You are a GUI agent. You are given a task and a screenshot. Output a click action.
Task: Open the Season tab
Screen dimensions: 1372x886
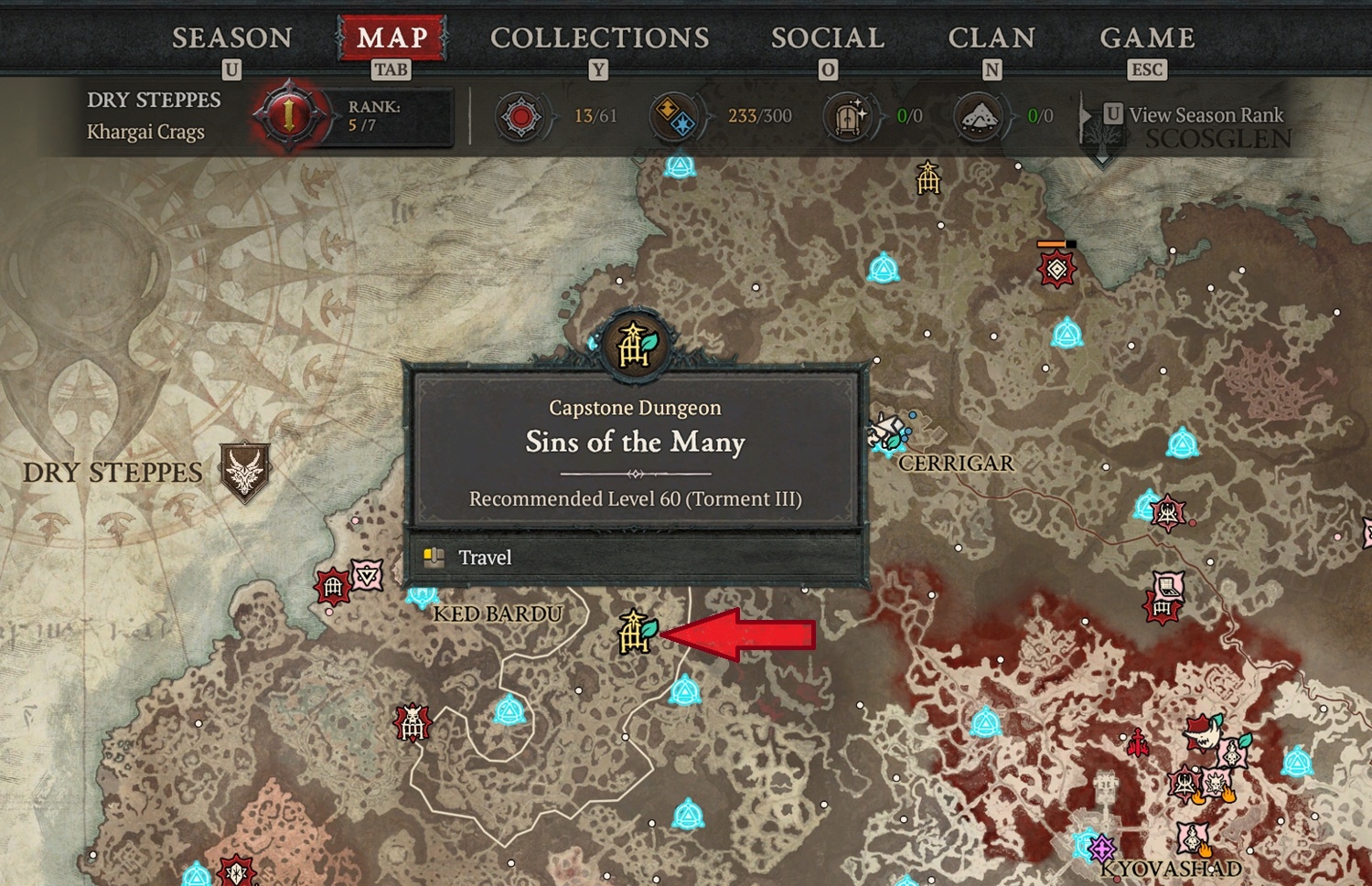point(231,38)
